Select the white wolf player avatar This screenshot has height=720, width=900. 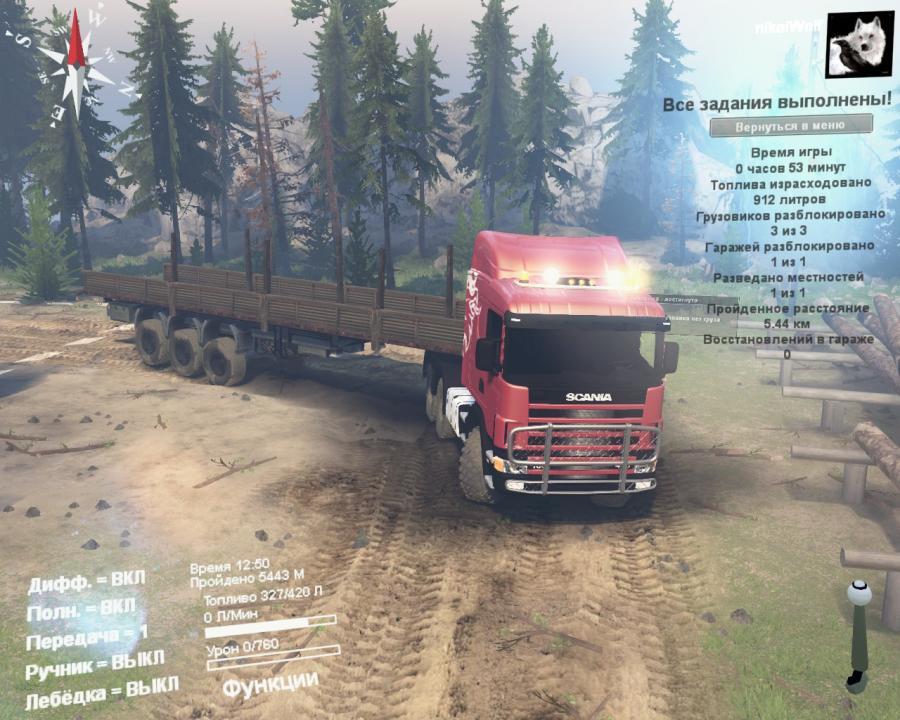click(x=859, y=45)
